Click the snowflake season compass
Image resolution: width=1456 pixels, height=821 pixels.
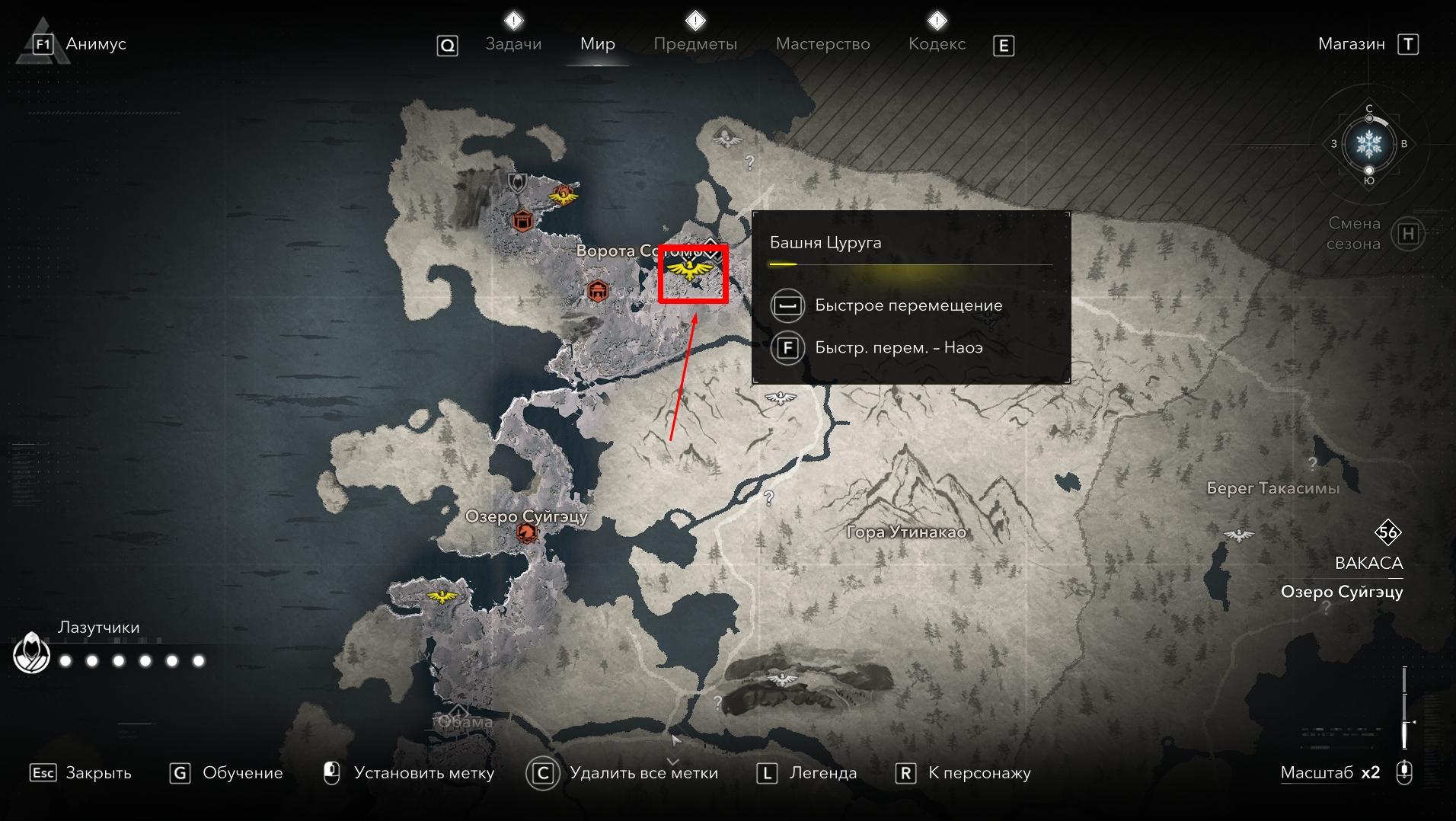pyautogui.click(x=1368, y=144)
